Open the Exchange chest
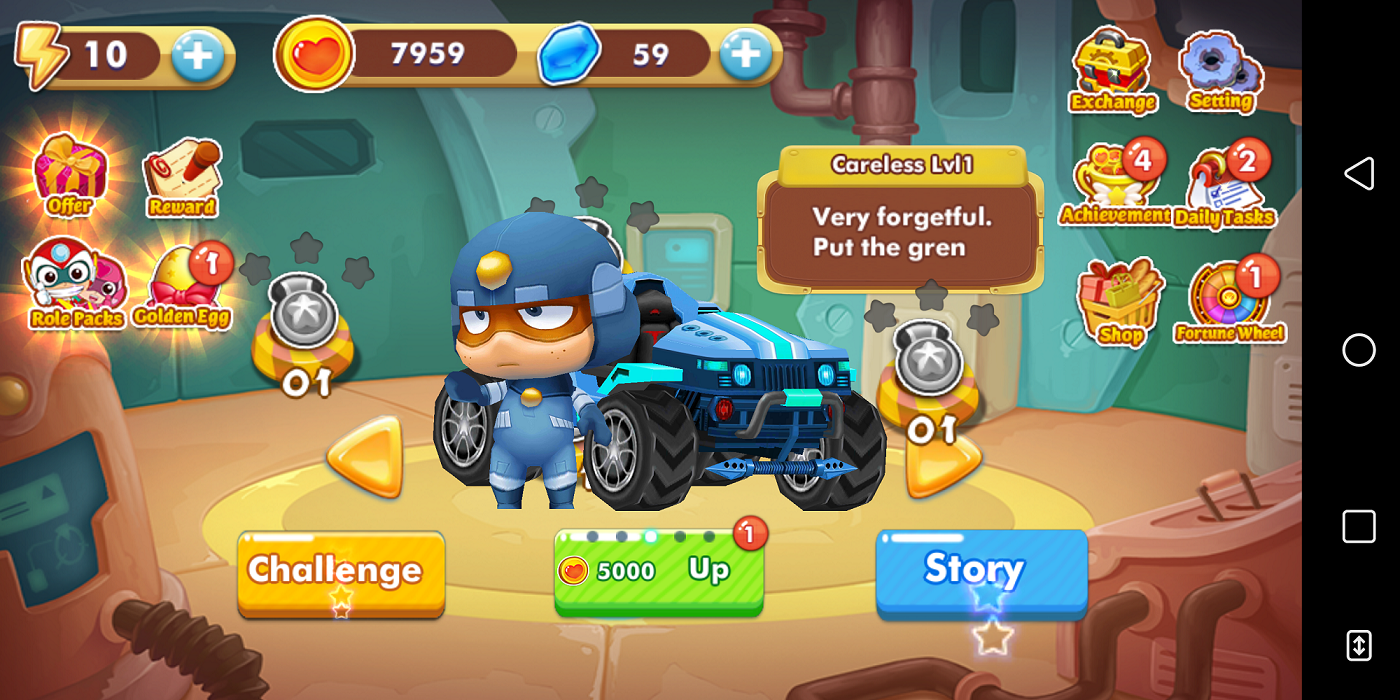Viewport: 1400px width, 700px height. (1112, 70)
